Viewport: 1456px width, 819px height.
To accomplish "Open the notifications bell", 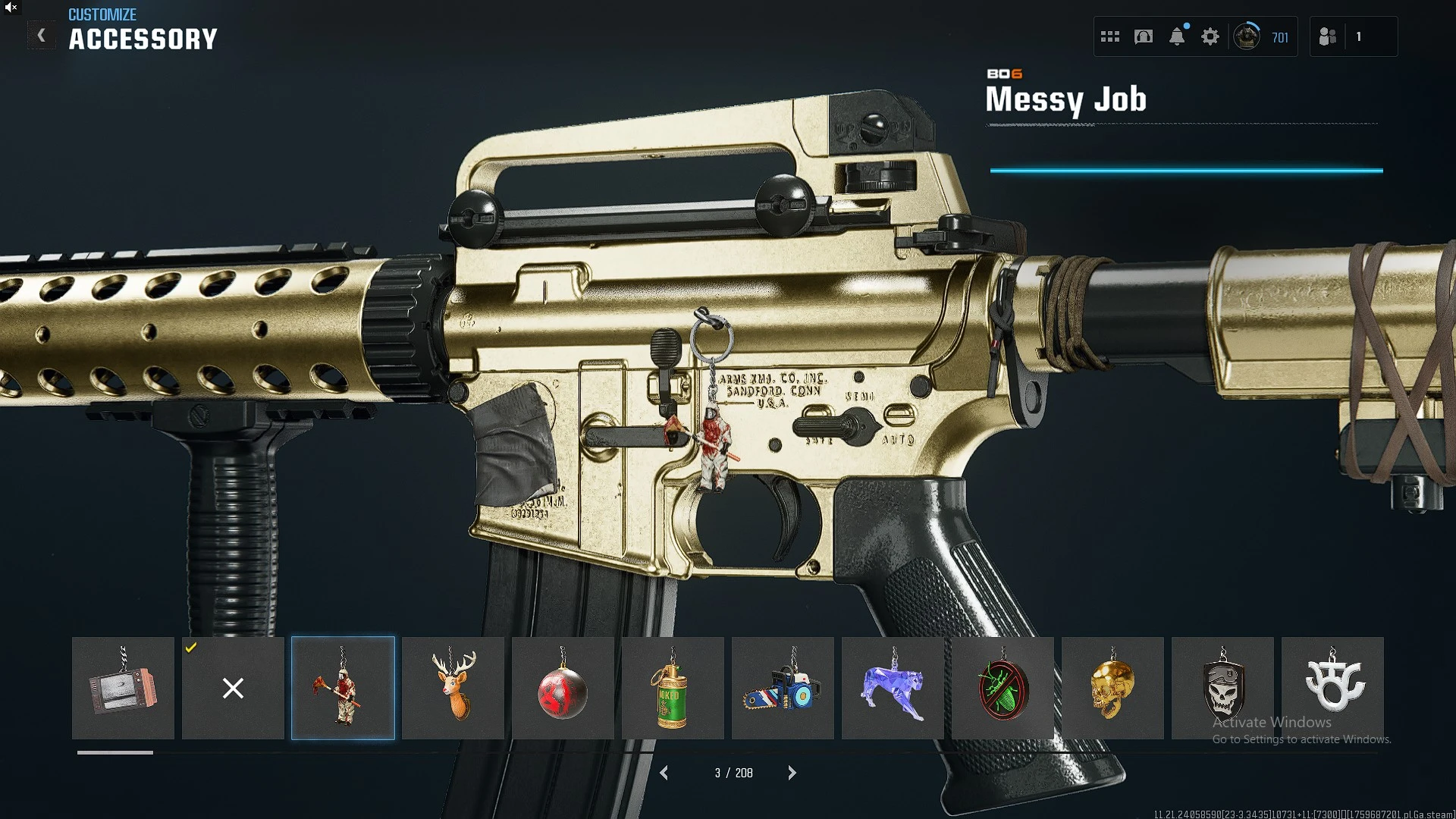I will (1177, 36).
